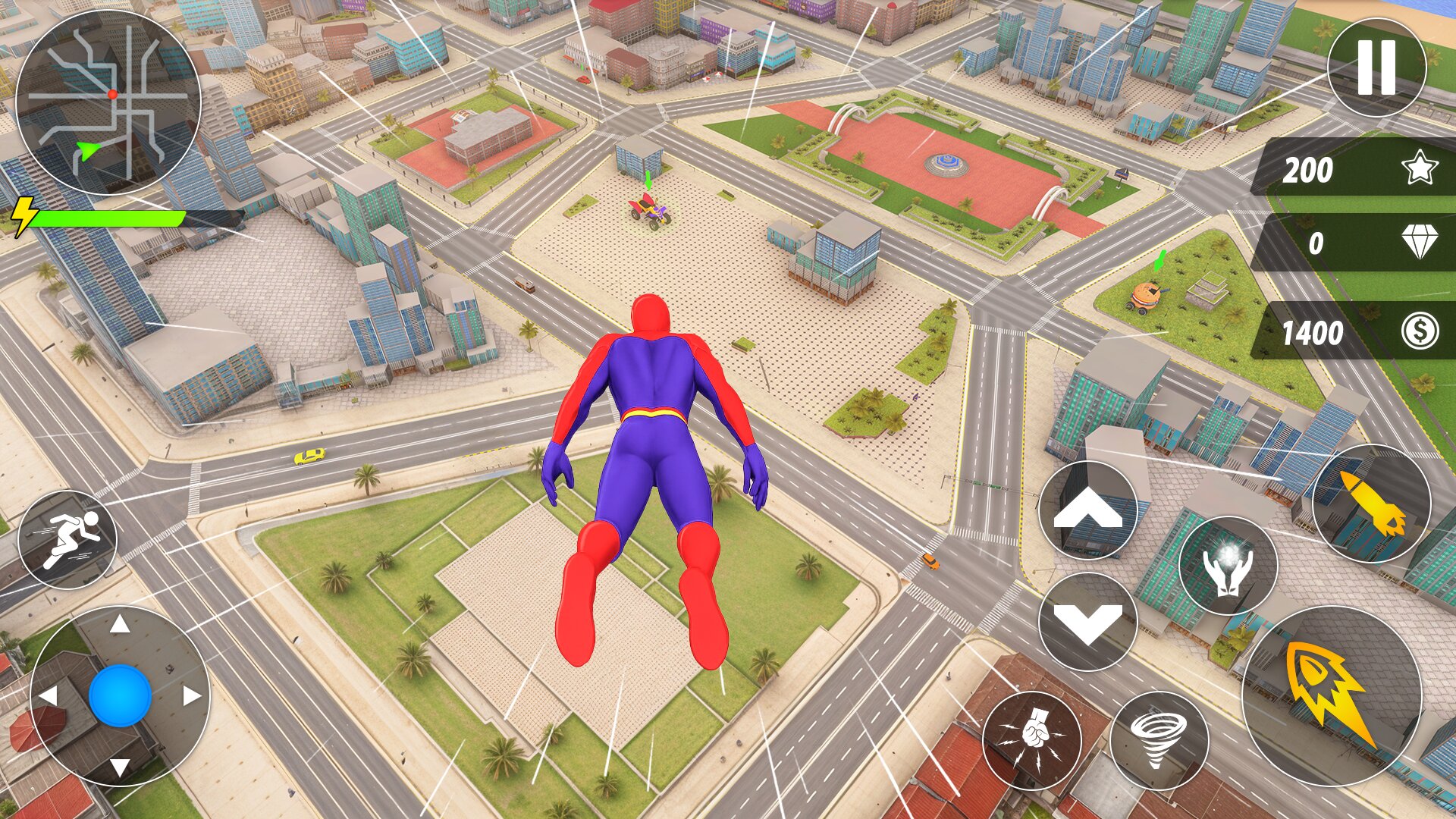Steer right with joystick right arrow
1456x819 pixels.
point(191,695)
